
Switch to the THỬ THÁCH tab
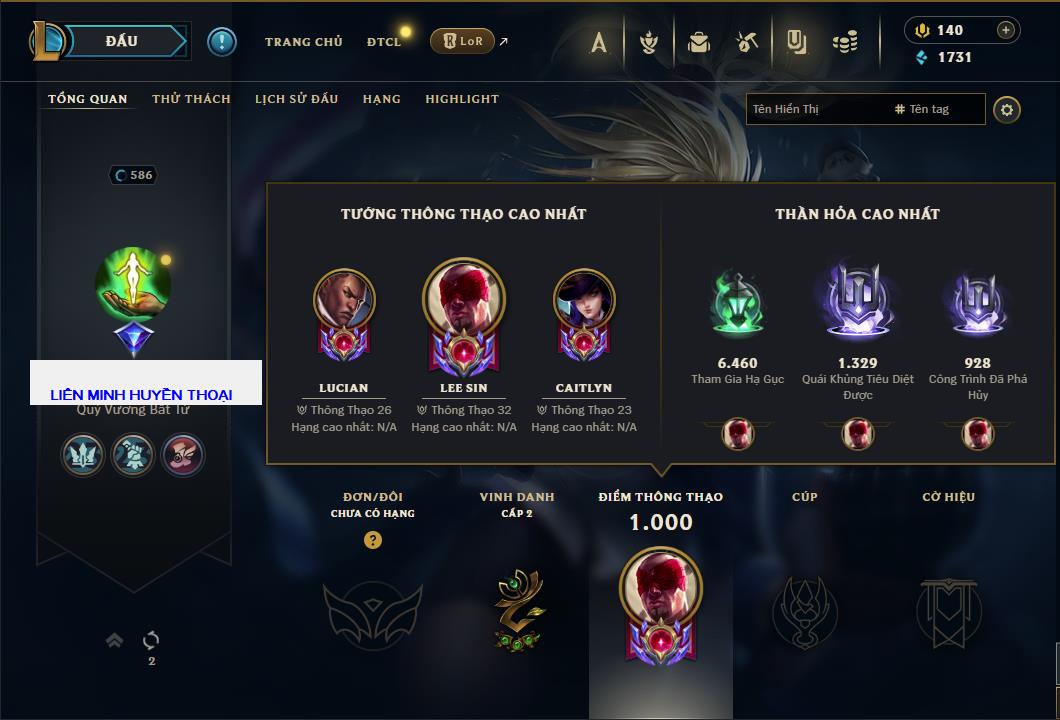191,99
